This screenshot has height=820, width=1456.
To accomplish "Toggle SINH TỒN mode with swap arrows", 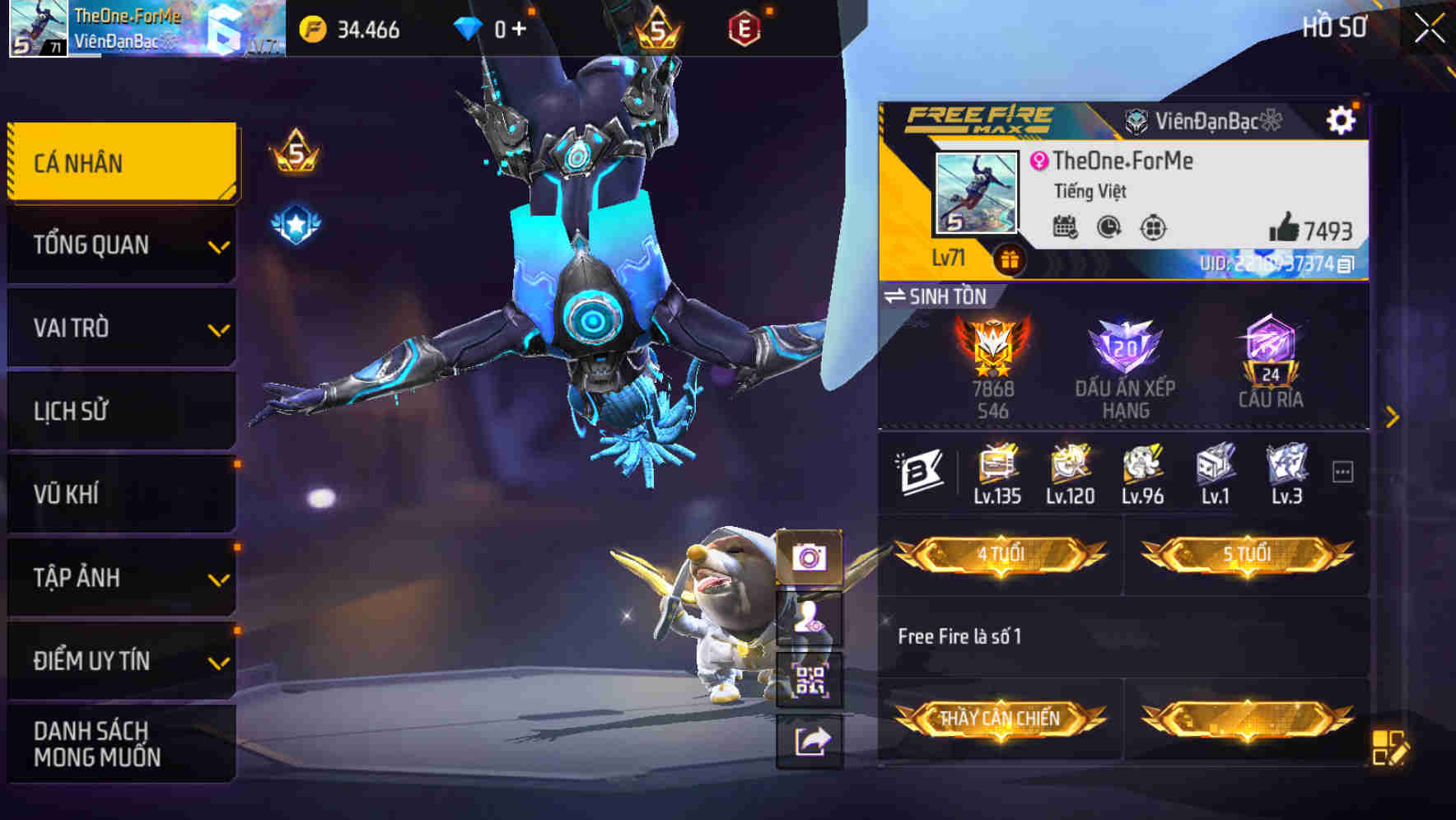I will 897,296.
